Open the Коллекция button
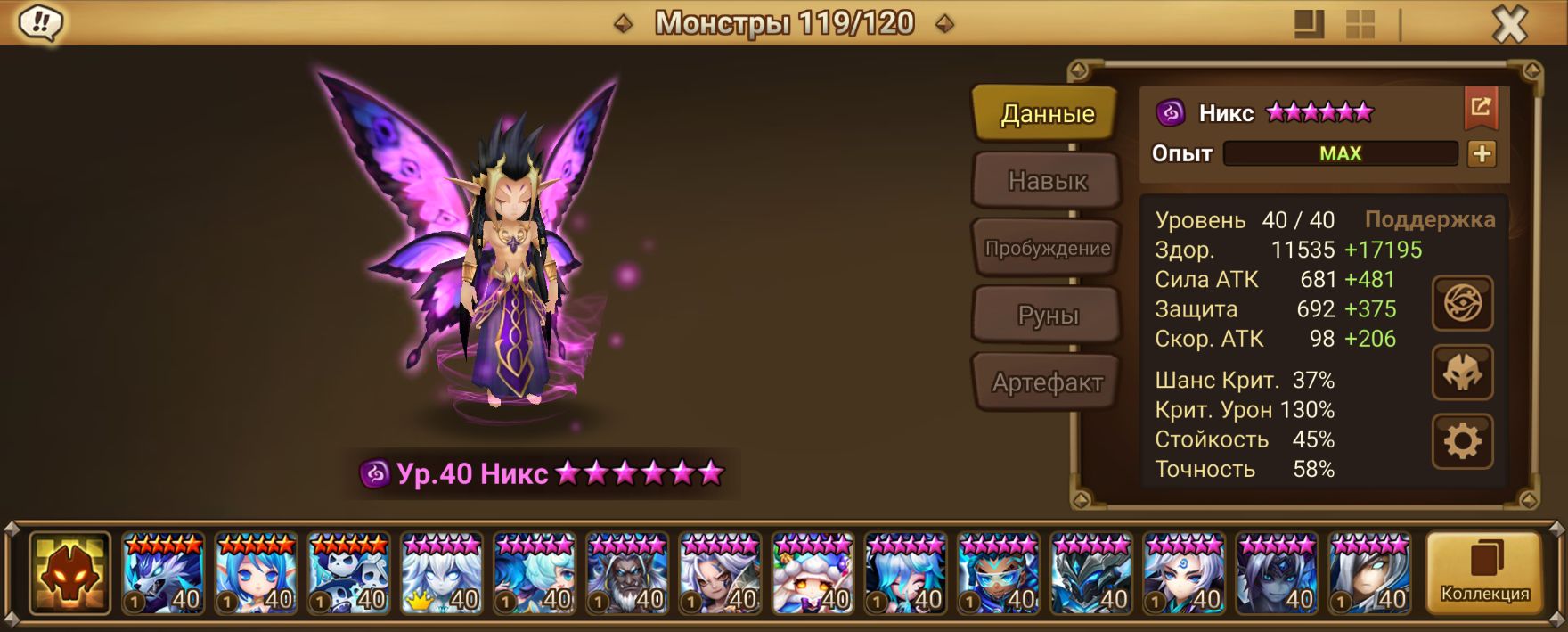This screenshot has height=632, width=1568. click(x=1484, y=573)
